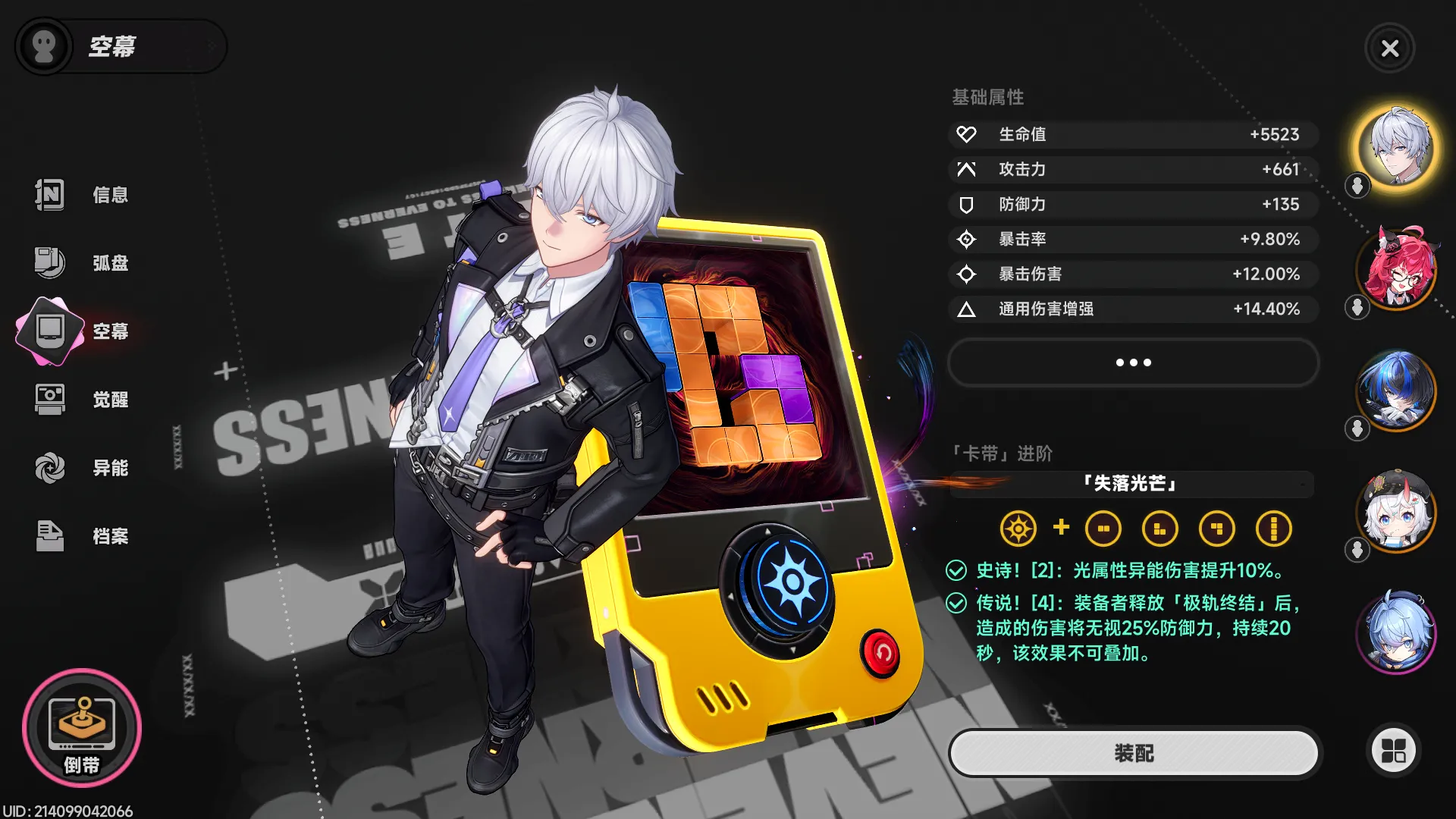Click the heart icon beside 生命值

tap(966, 134)
